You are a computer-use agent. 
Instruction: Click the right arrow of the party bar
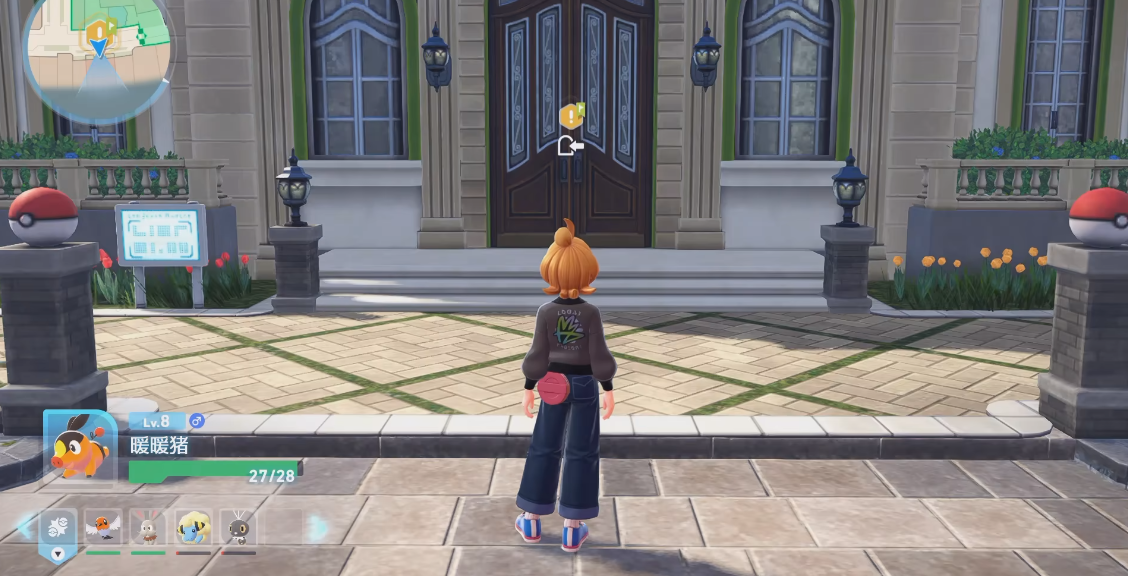click(x=317, y=527)
